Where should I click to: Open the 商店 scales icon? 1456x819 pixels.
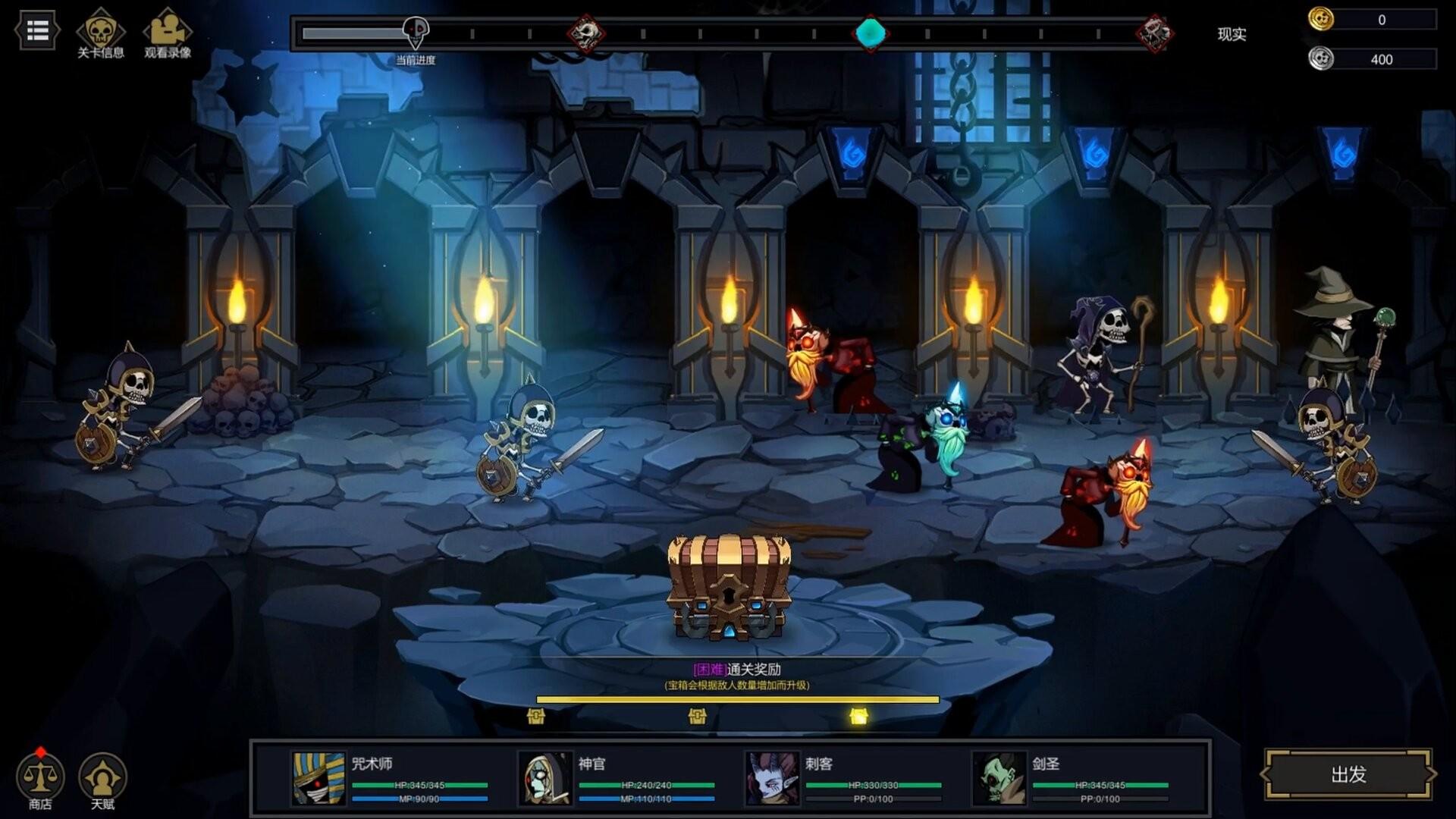pos(39,777)
